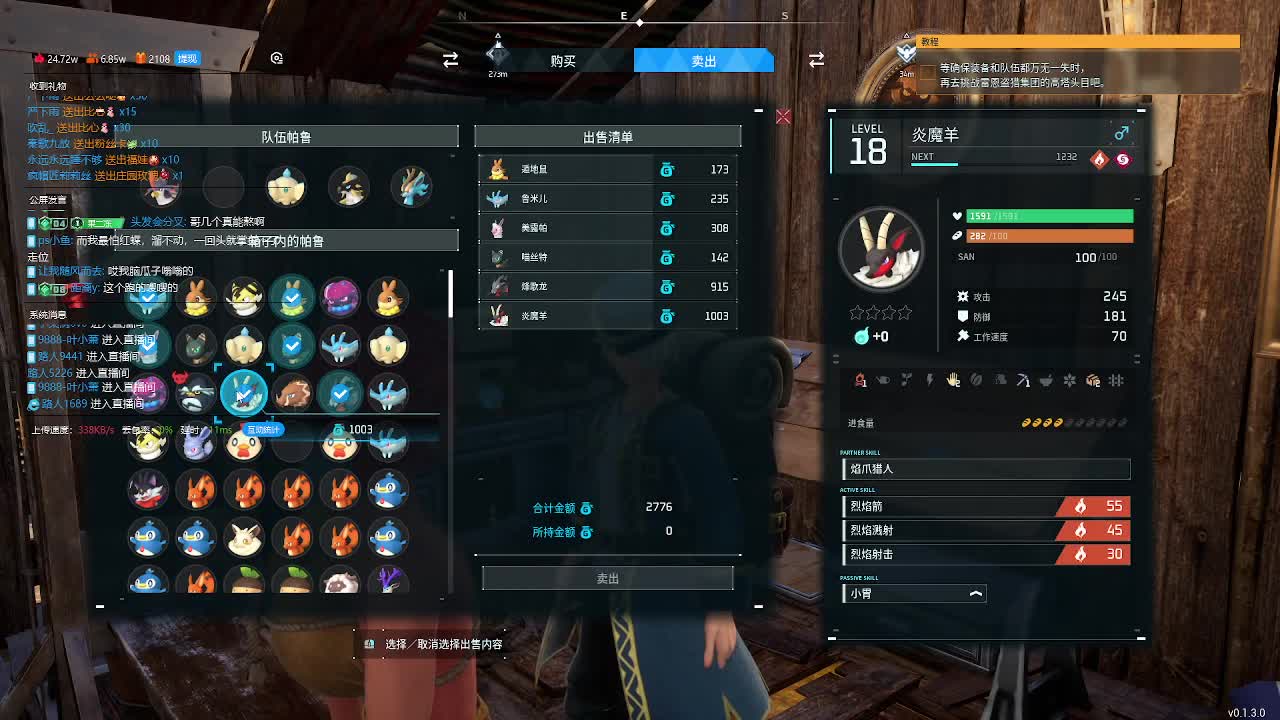The width and height of the screenshot is (1280, 720).
Task: Click the swap arrows icon beside 购买 tab
Action: 449,60
